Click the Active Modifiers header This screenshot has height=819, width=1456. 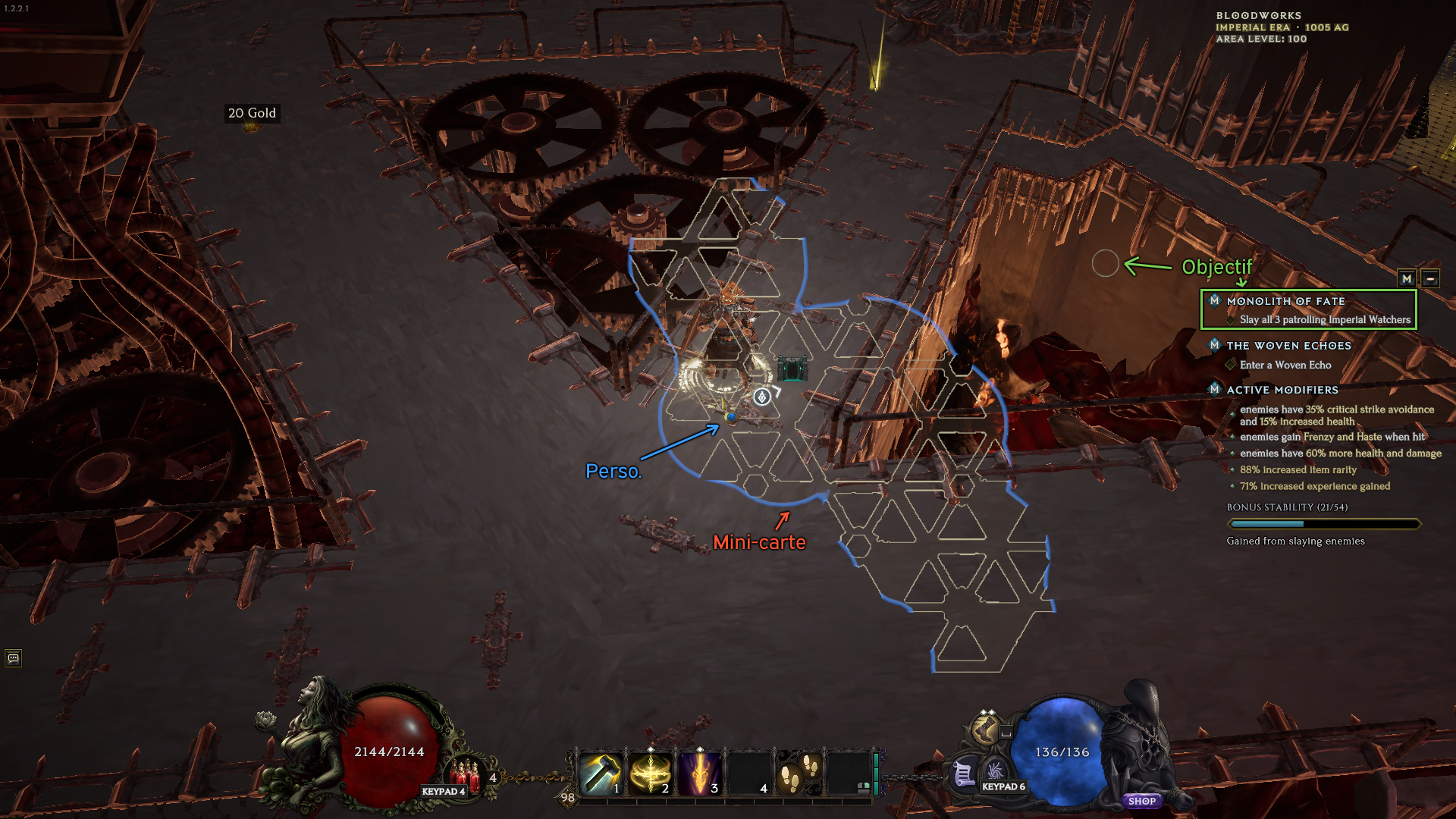coord(1282,390)
